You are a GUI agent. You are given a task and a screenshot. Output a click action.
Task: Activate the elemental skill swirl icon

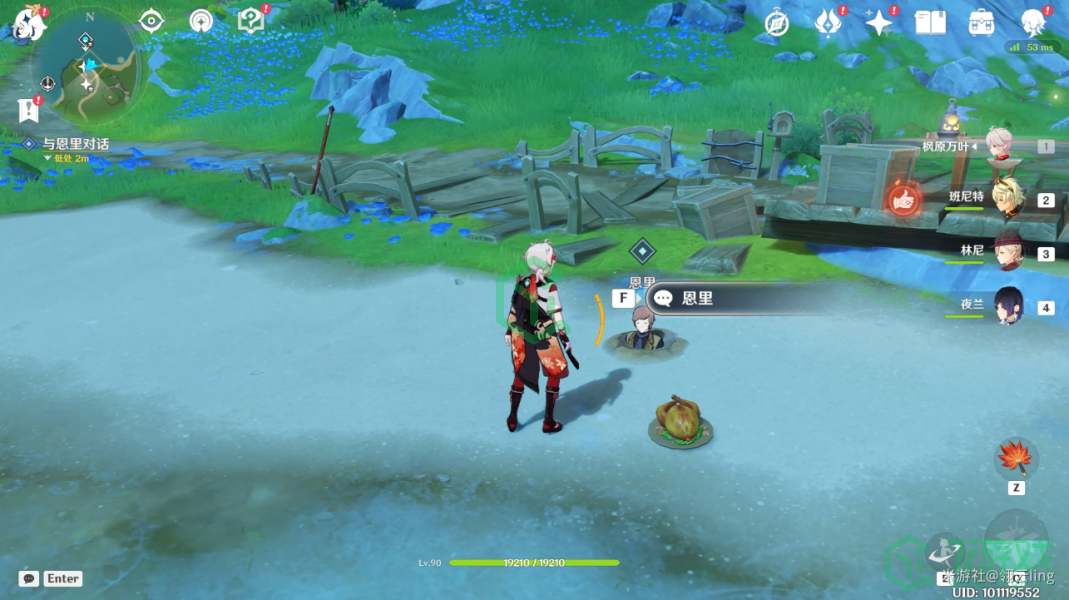coord(945,550)
